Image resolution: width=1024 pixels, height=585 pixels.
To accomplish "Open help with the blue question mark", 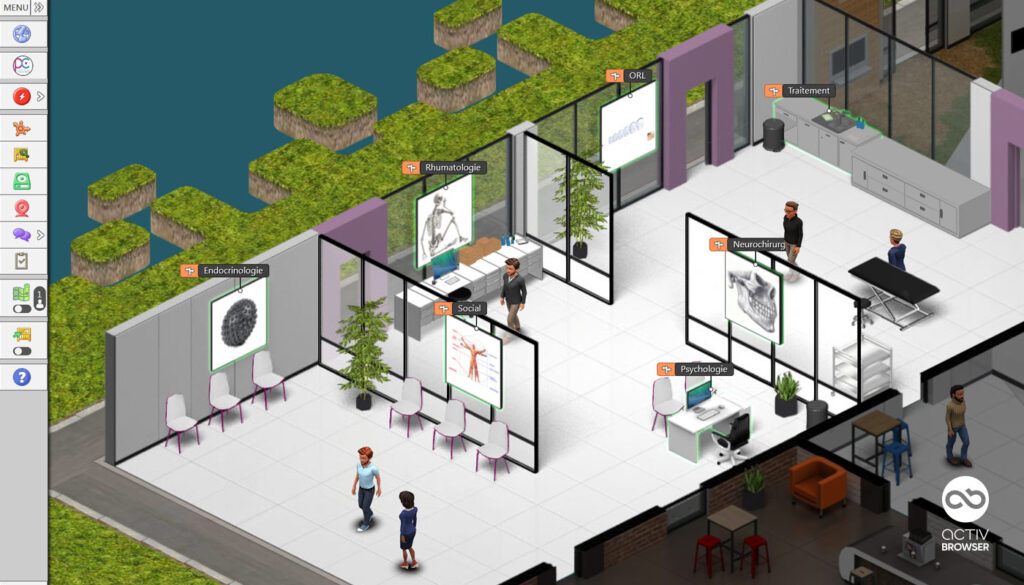I will [22, 377].
